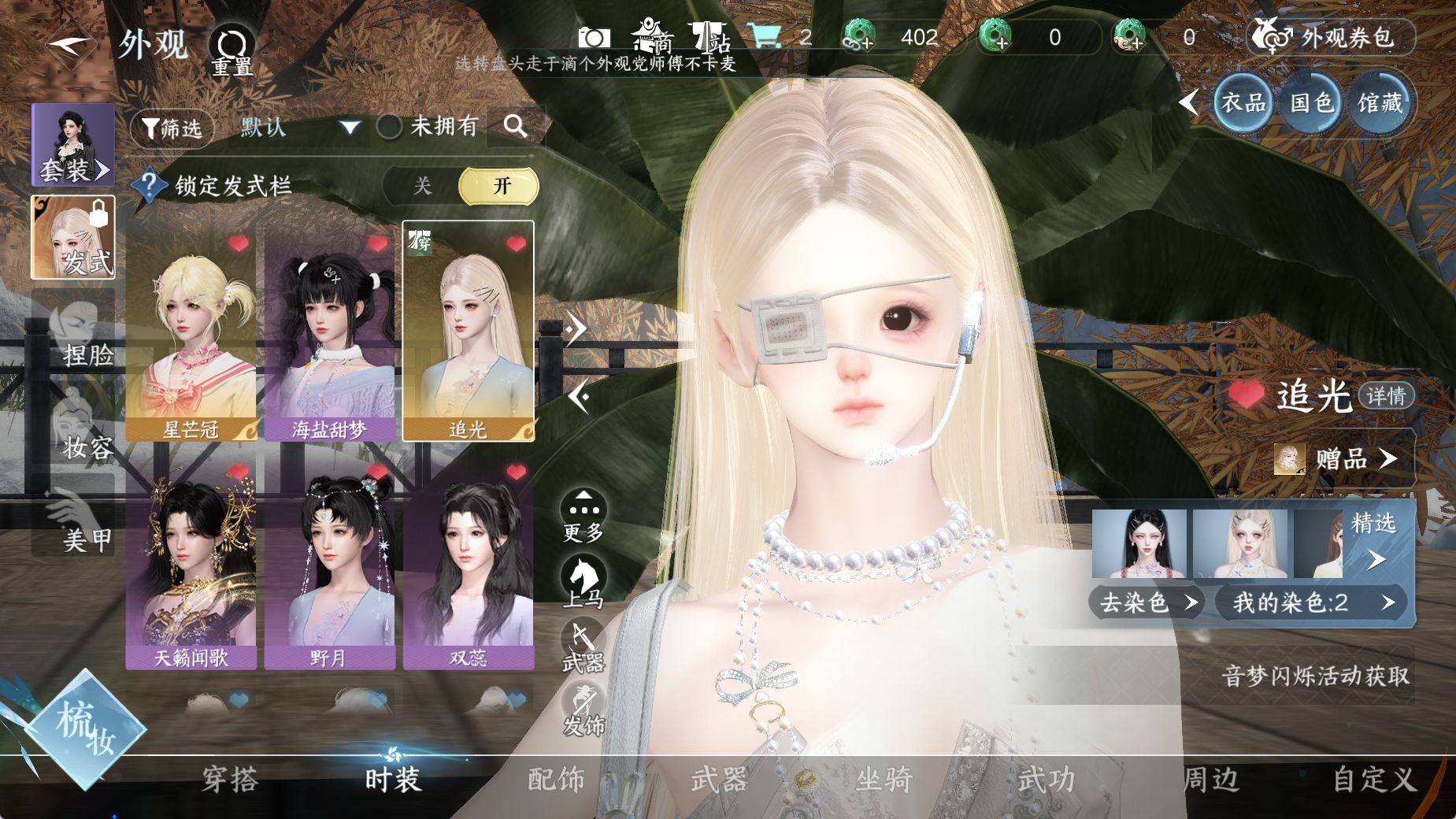Search hairstyles with the magnifier icon

click(515, 126)
